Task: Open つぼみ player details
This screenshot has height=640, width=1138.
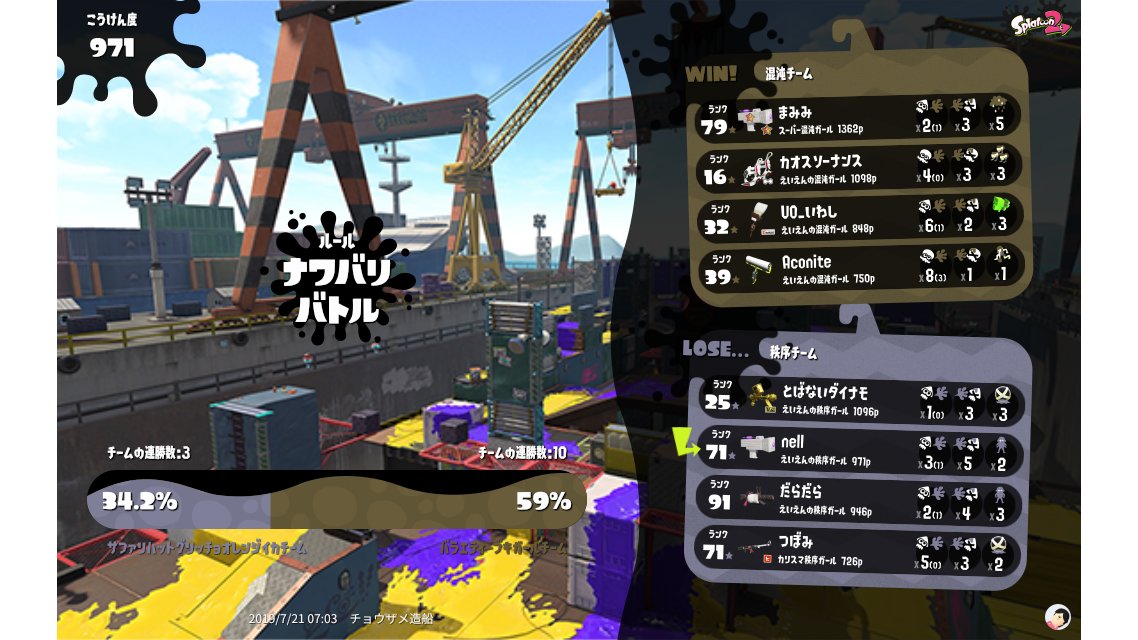Action: (860, 550)
